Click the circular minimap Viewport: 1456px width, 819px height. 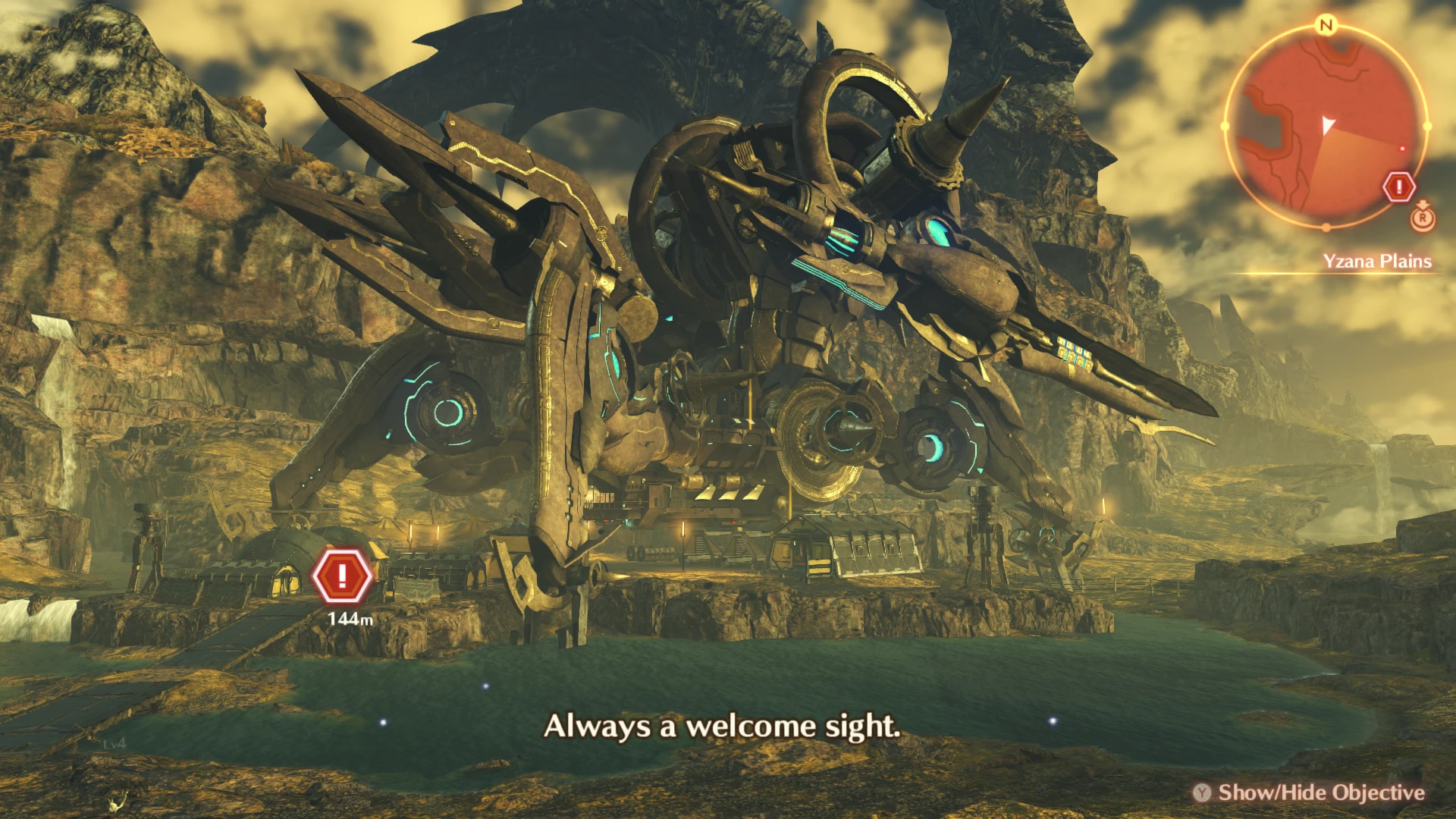point(1326,127)
